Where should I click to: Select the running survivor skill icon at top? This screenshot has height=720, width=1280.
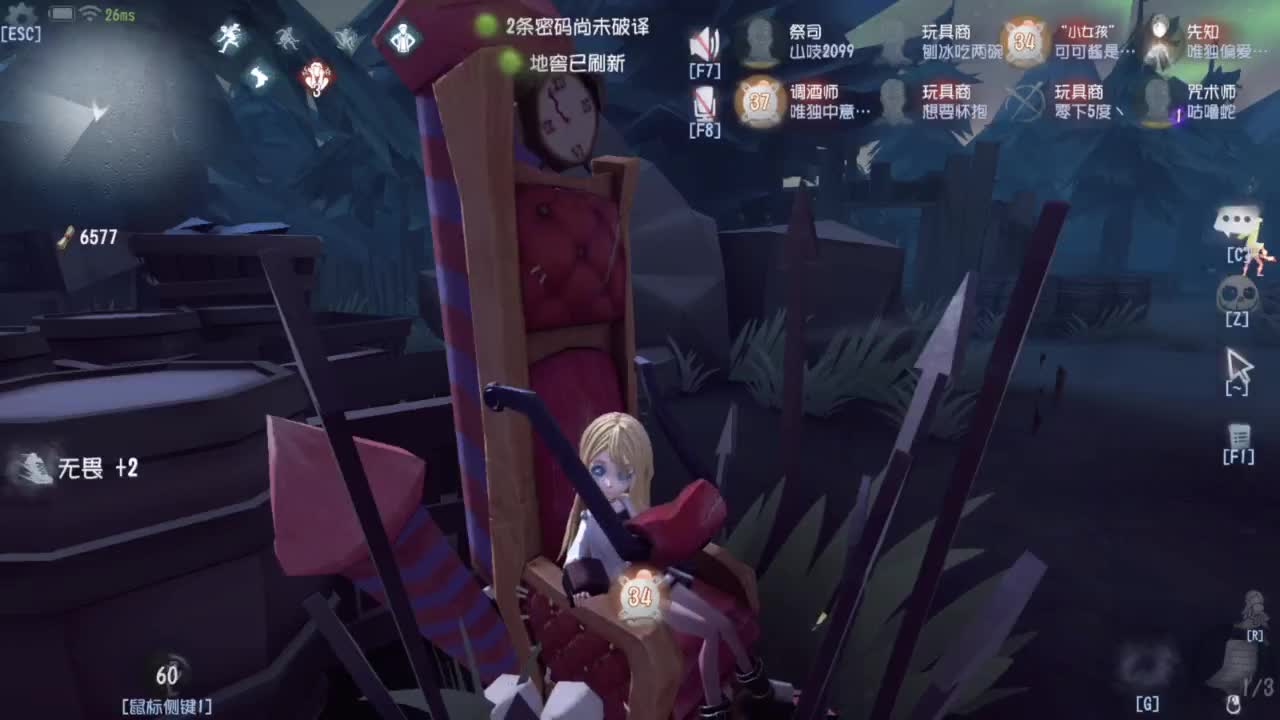point(228,36)
